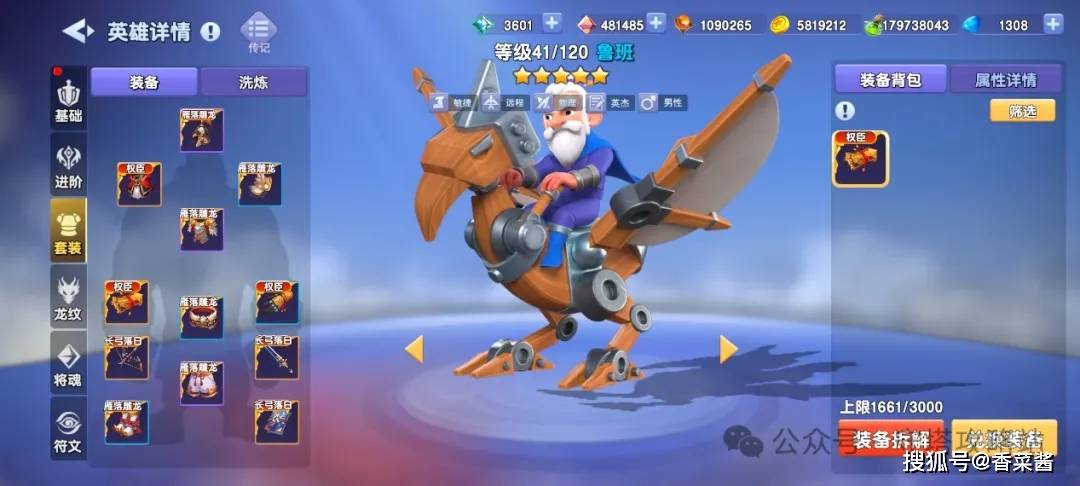Switch to the 将魂 side tab
The image size is (1080, 486).
click(x=69, y=364)
